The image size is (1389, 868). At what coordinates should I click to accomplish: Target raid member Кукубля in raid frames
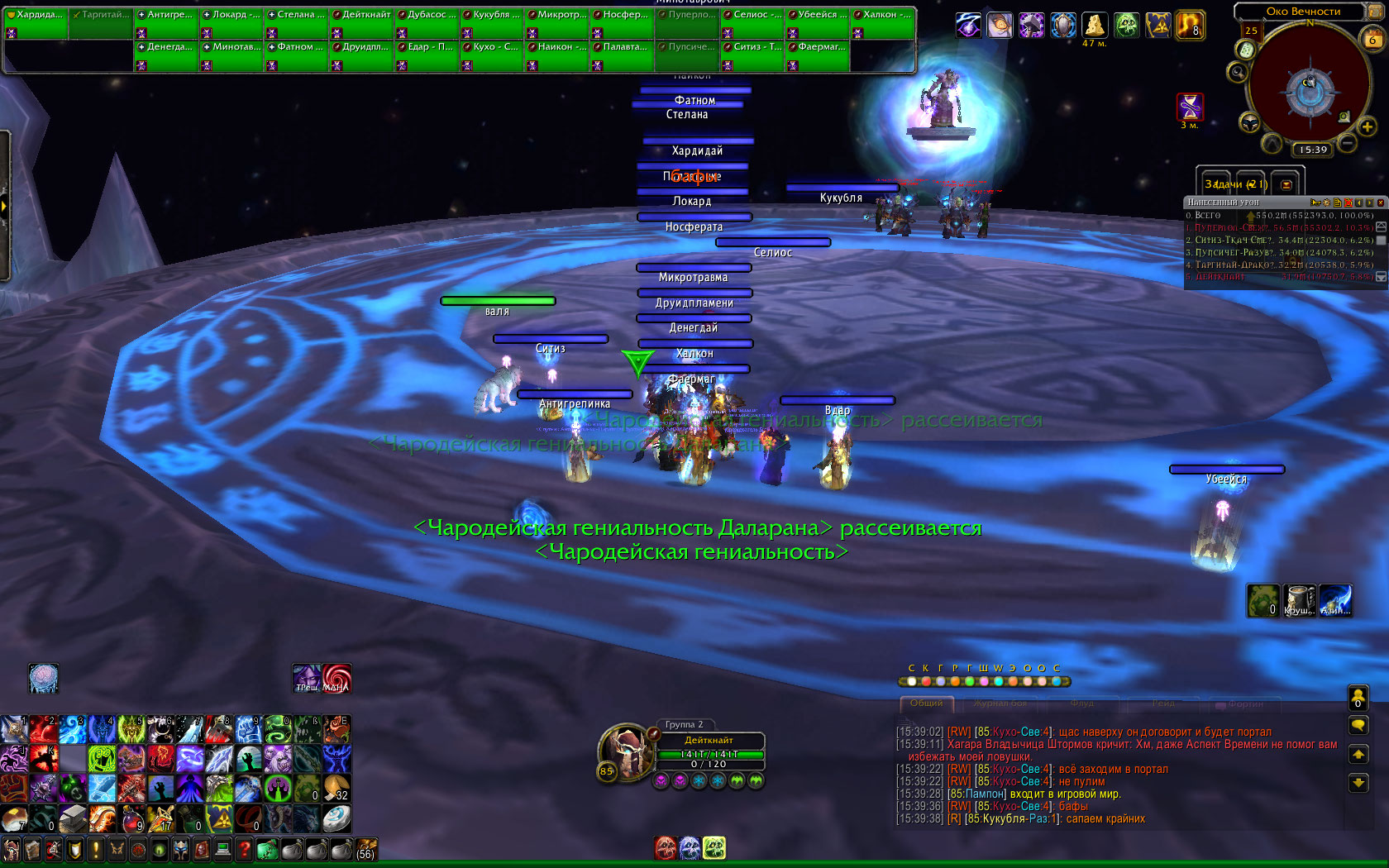tap(492, 23)
